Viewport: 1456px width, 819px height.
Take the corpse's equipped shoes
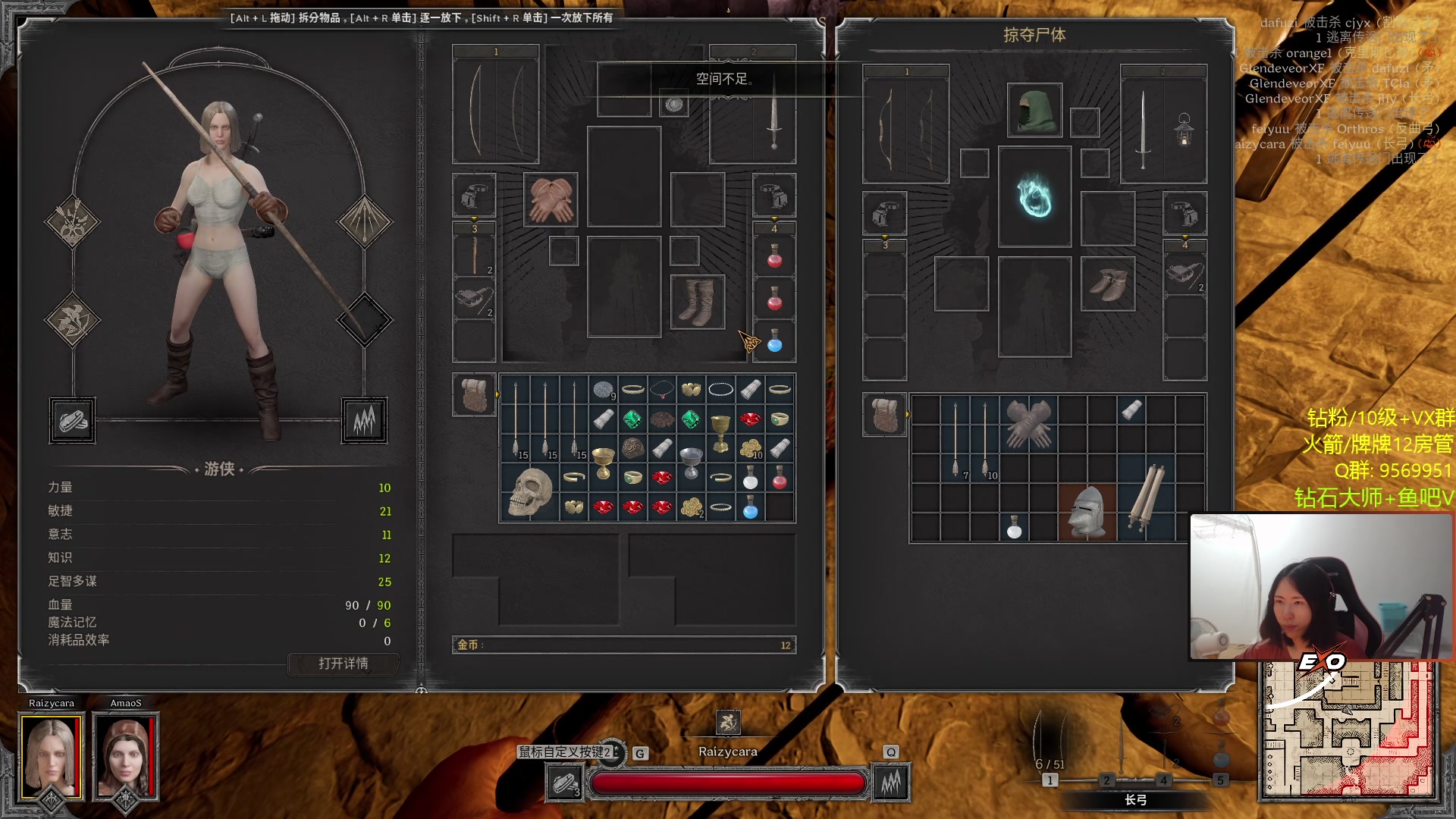tap(1108, 284)
